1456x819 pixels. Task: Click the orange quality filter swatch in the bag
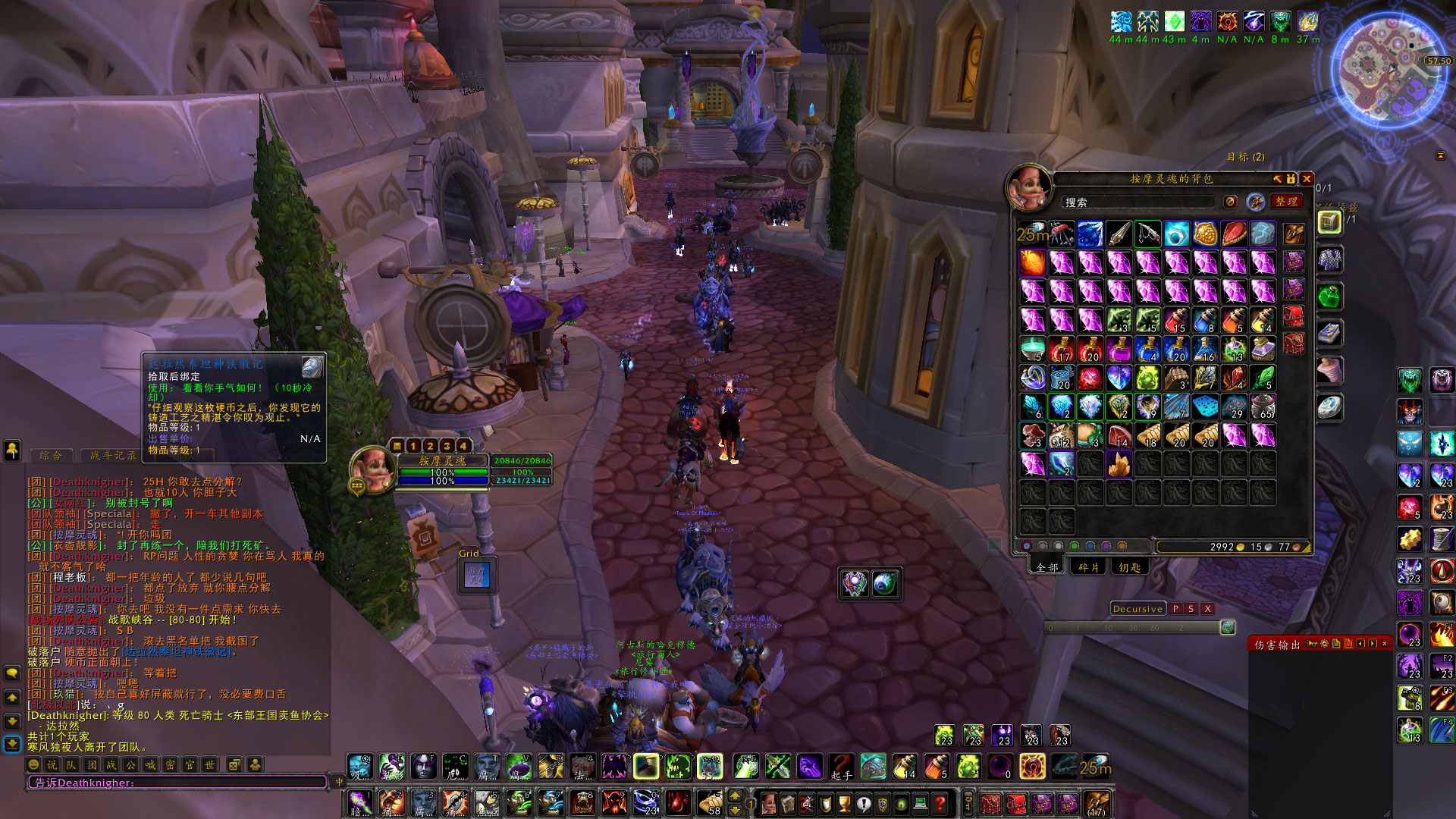[1122, 546]
